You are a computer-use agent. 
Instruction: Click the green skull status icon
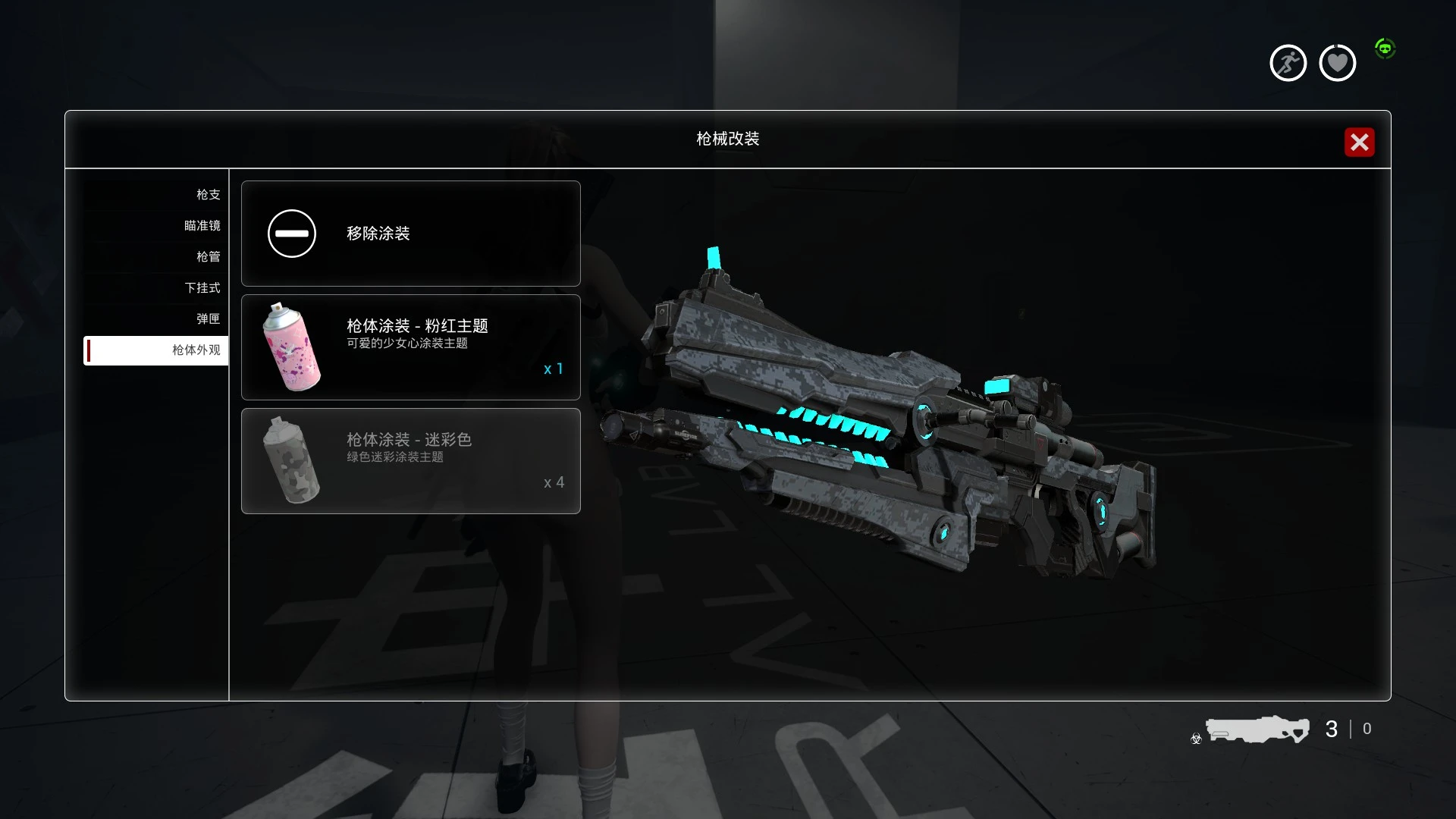[x=1386, y=48]
